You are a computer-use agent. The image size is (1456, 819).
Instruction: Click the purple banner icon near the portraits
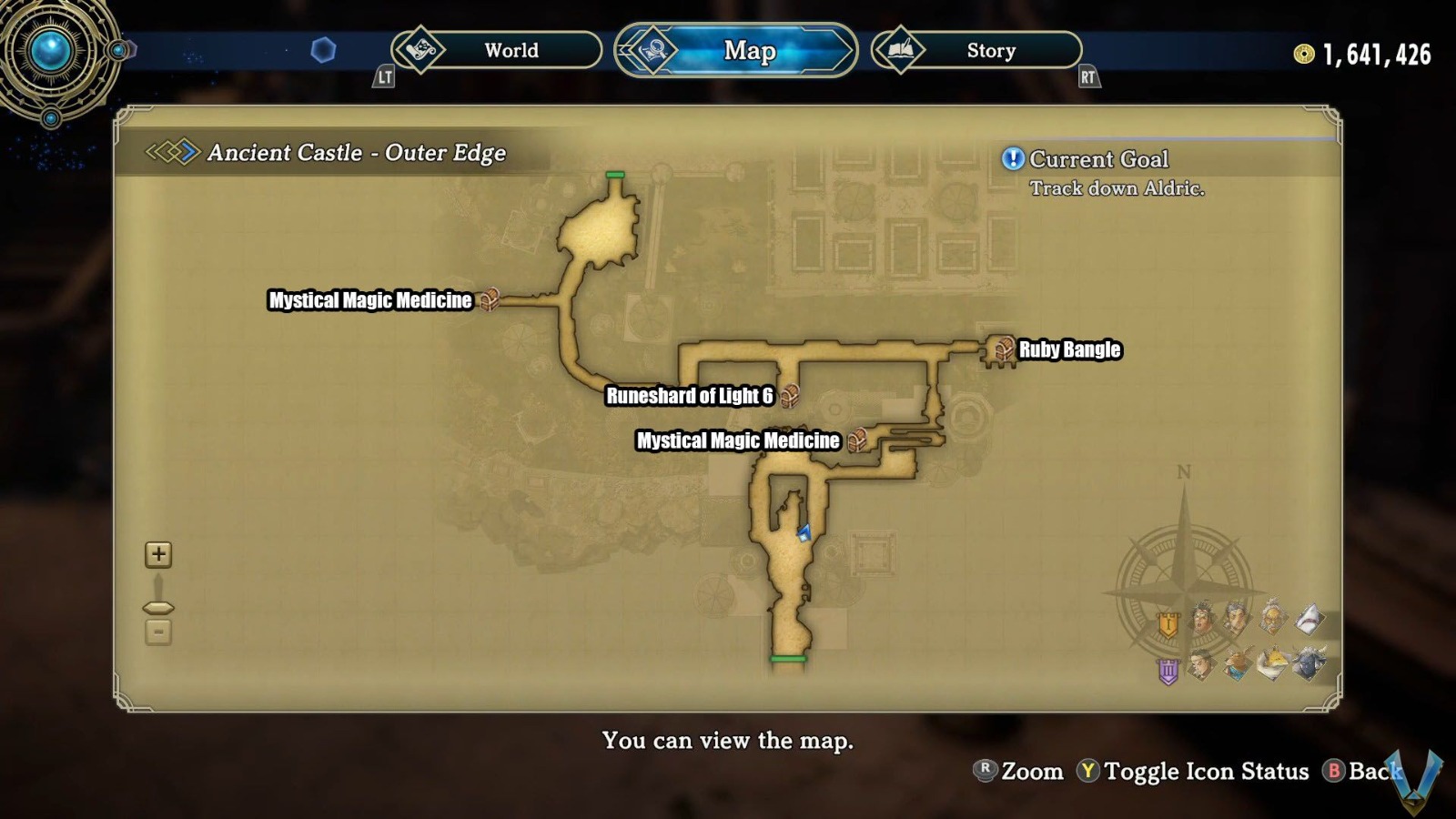pos(1168,671)
